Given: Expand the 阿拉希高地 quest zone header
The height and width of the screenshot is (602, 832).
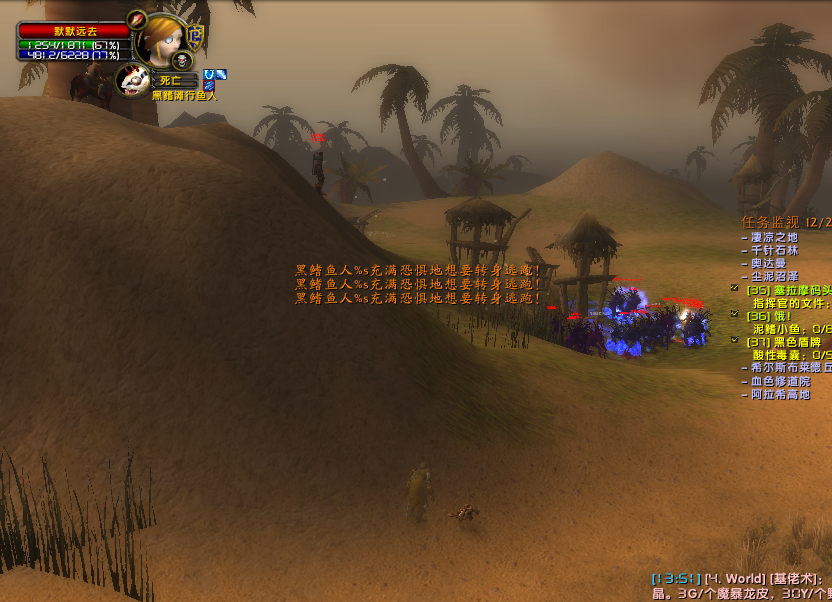Looking at the screenshot, I should point(781,394).
